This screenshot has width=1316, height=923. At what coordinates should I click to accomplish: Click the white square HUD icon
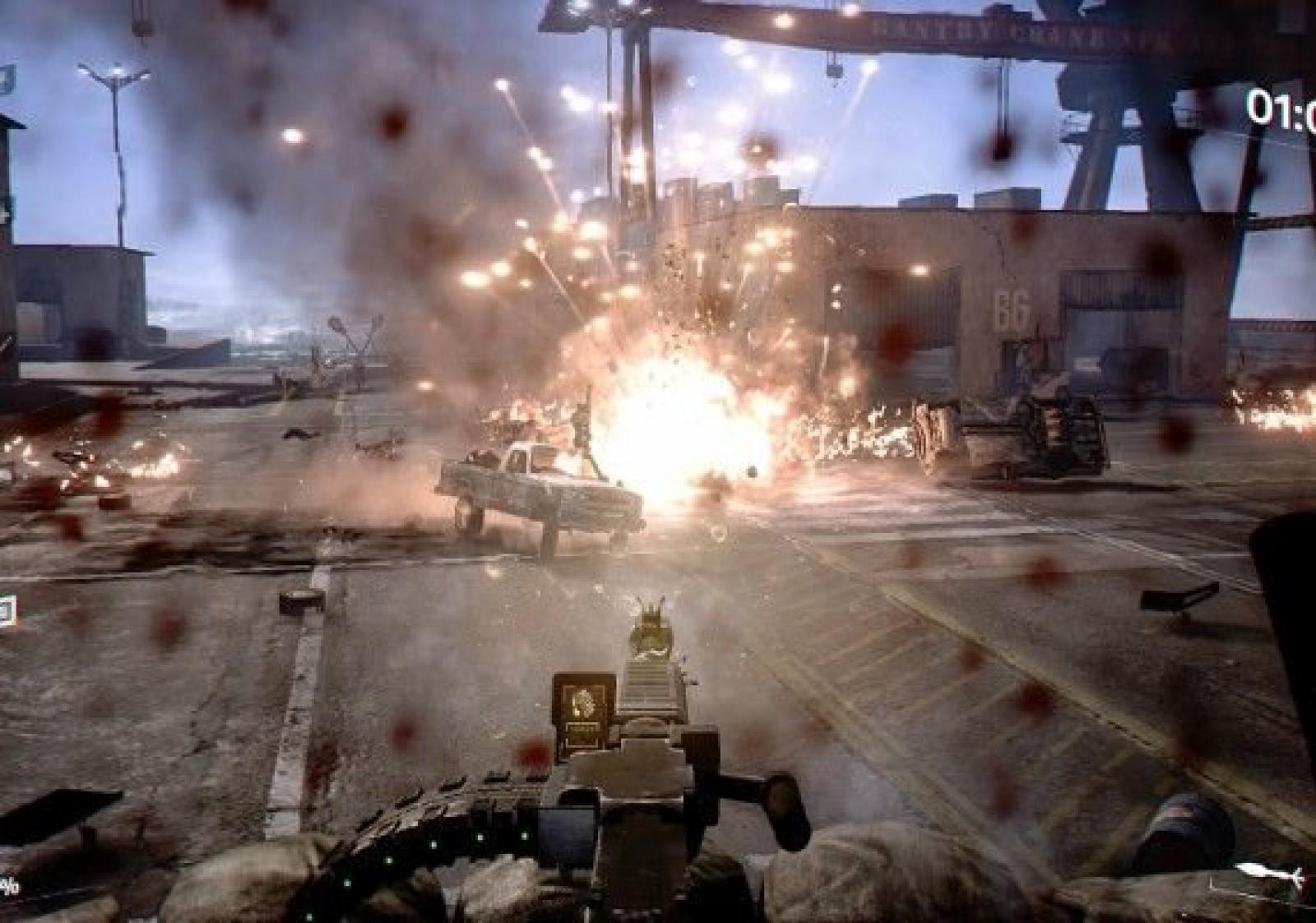tap(6, 610)
